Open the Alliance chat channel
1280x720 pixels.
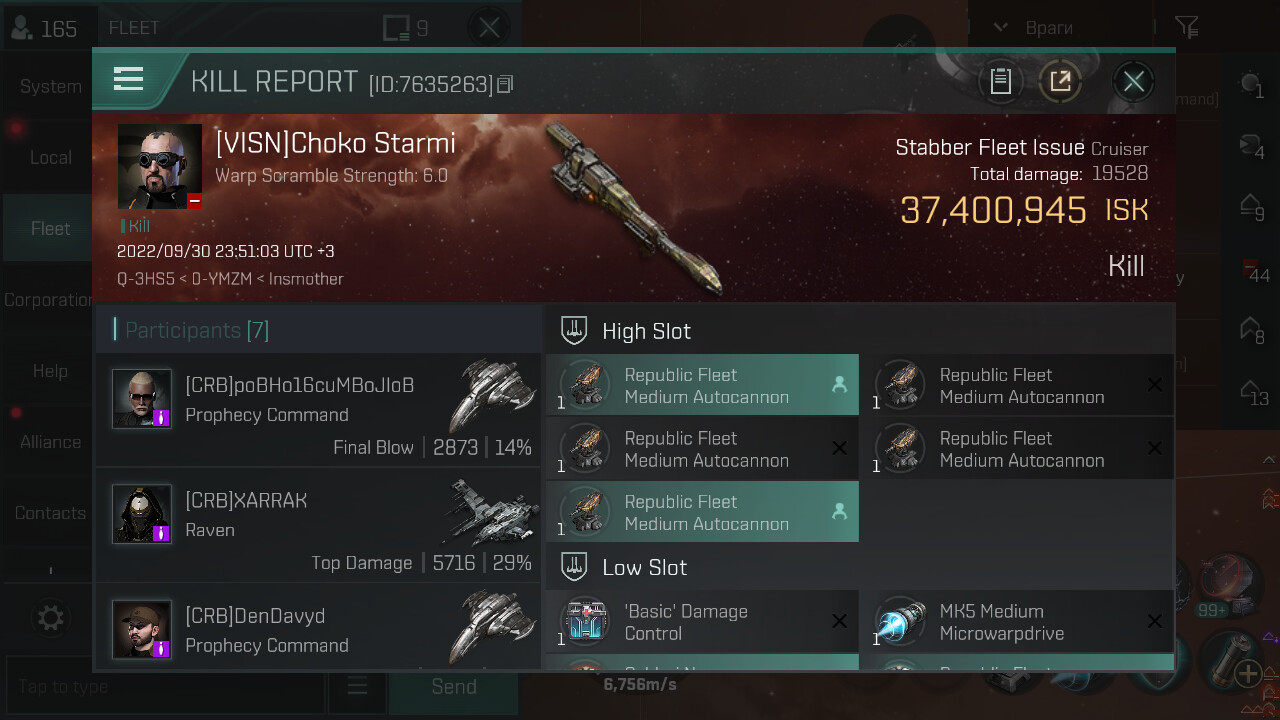click(50, 442)
